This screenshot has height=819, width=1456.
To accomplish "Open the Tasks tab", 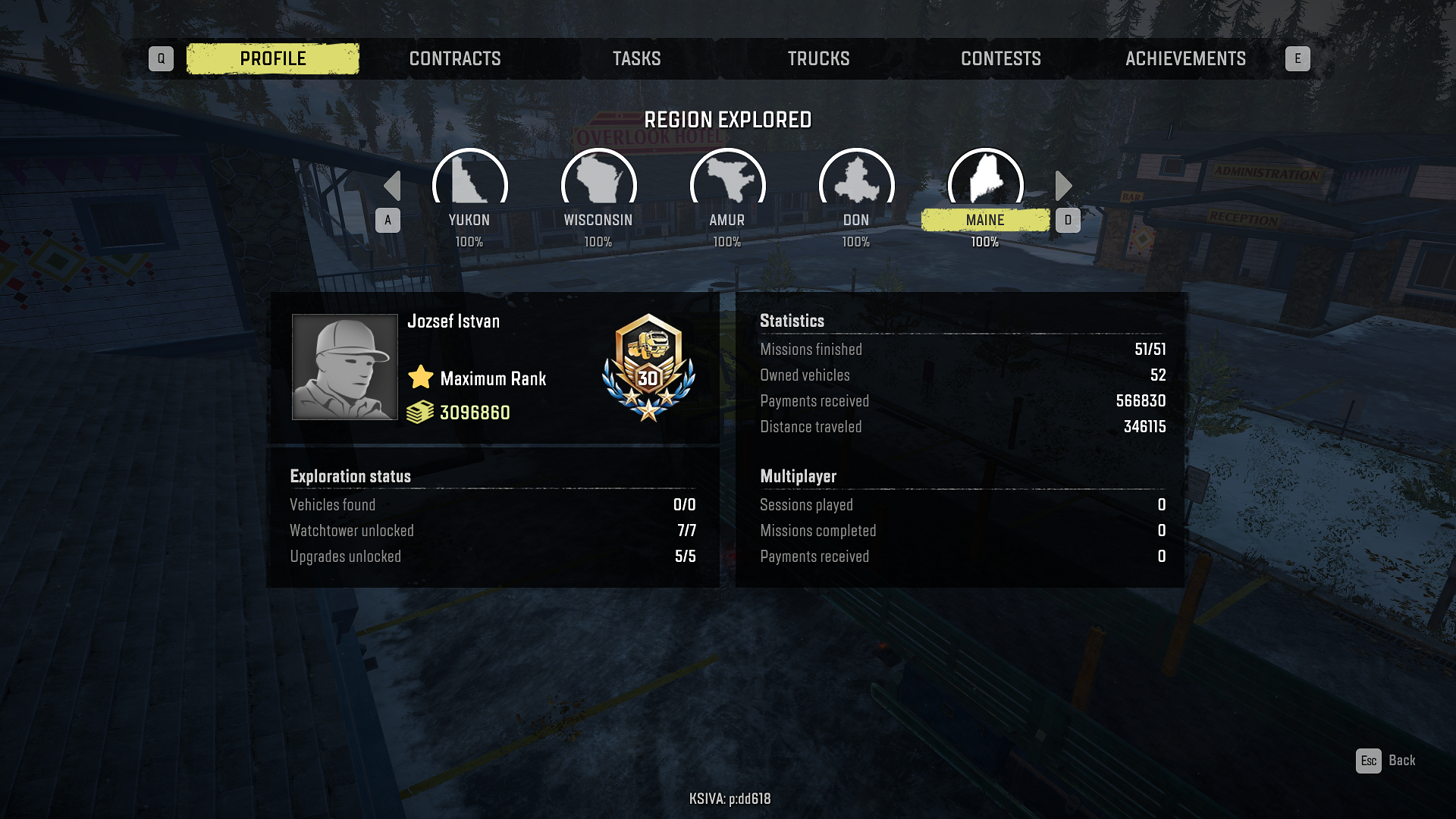I will pos(636,58).
